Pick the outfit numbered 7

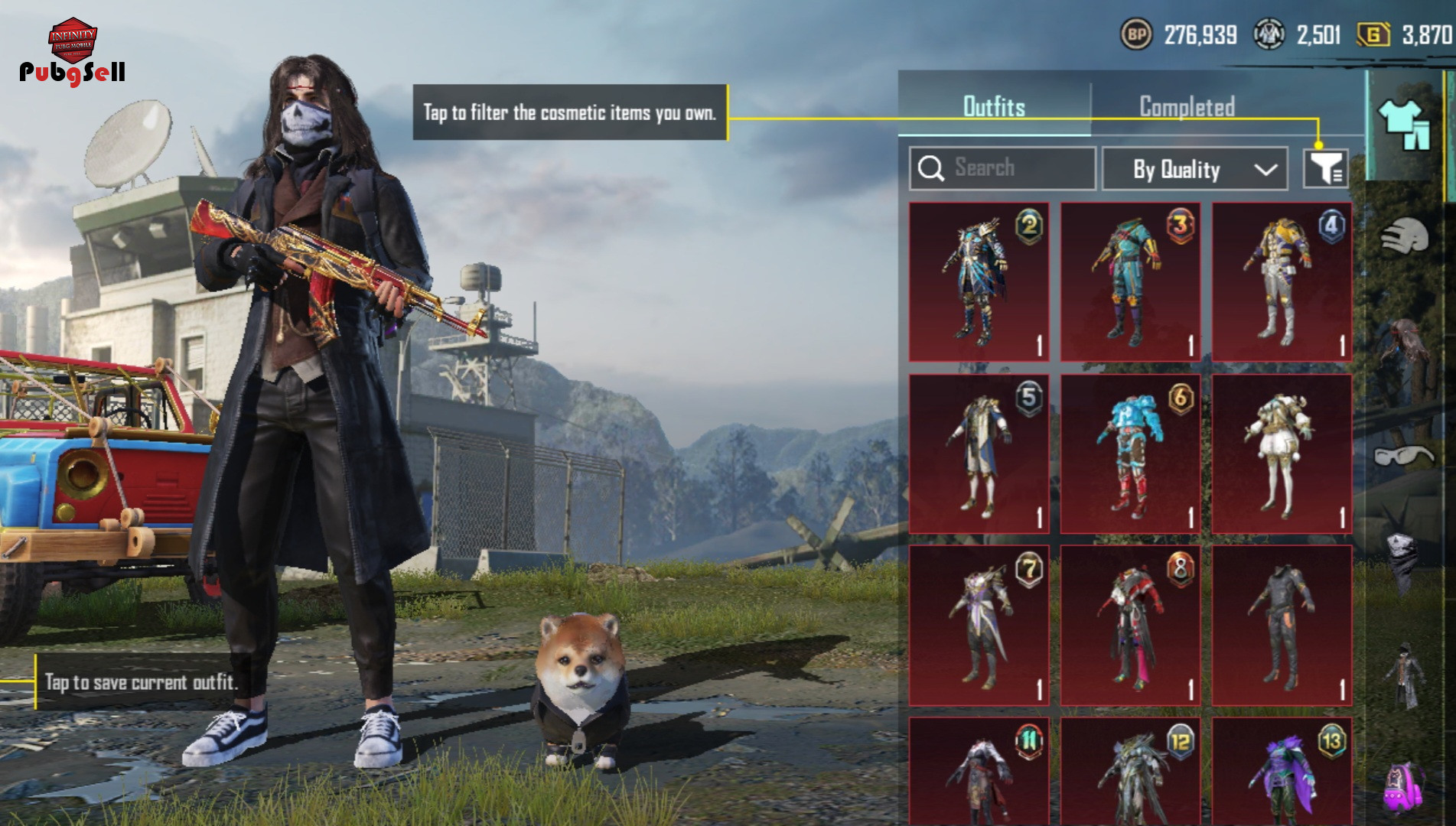click(979, 625)
